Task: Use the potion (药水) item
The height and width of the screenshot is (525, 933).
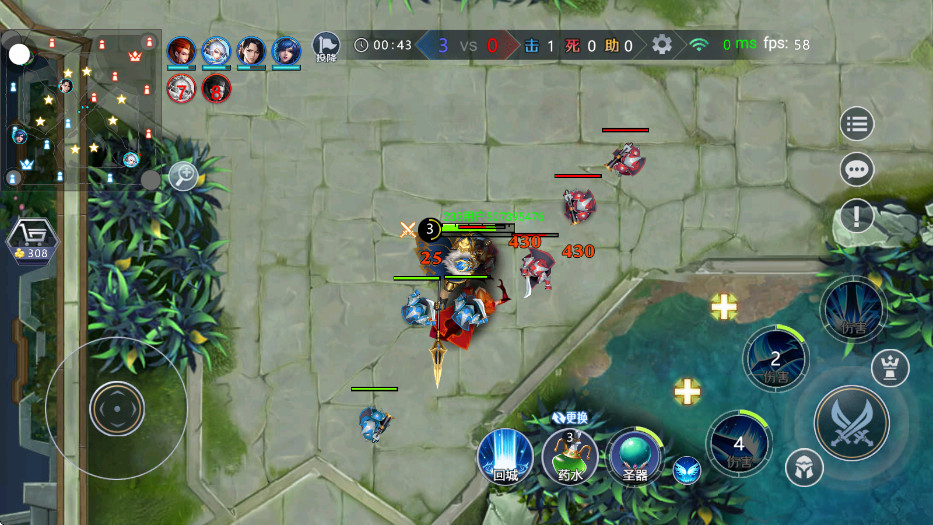Action: (x=569, y=456)
